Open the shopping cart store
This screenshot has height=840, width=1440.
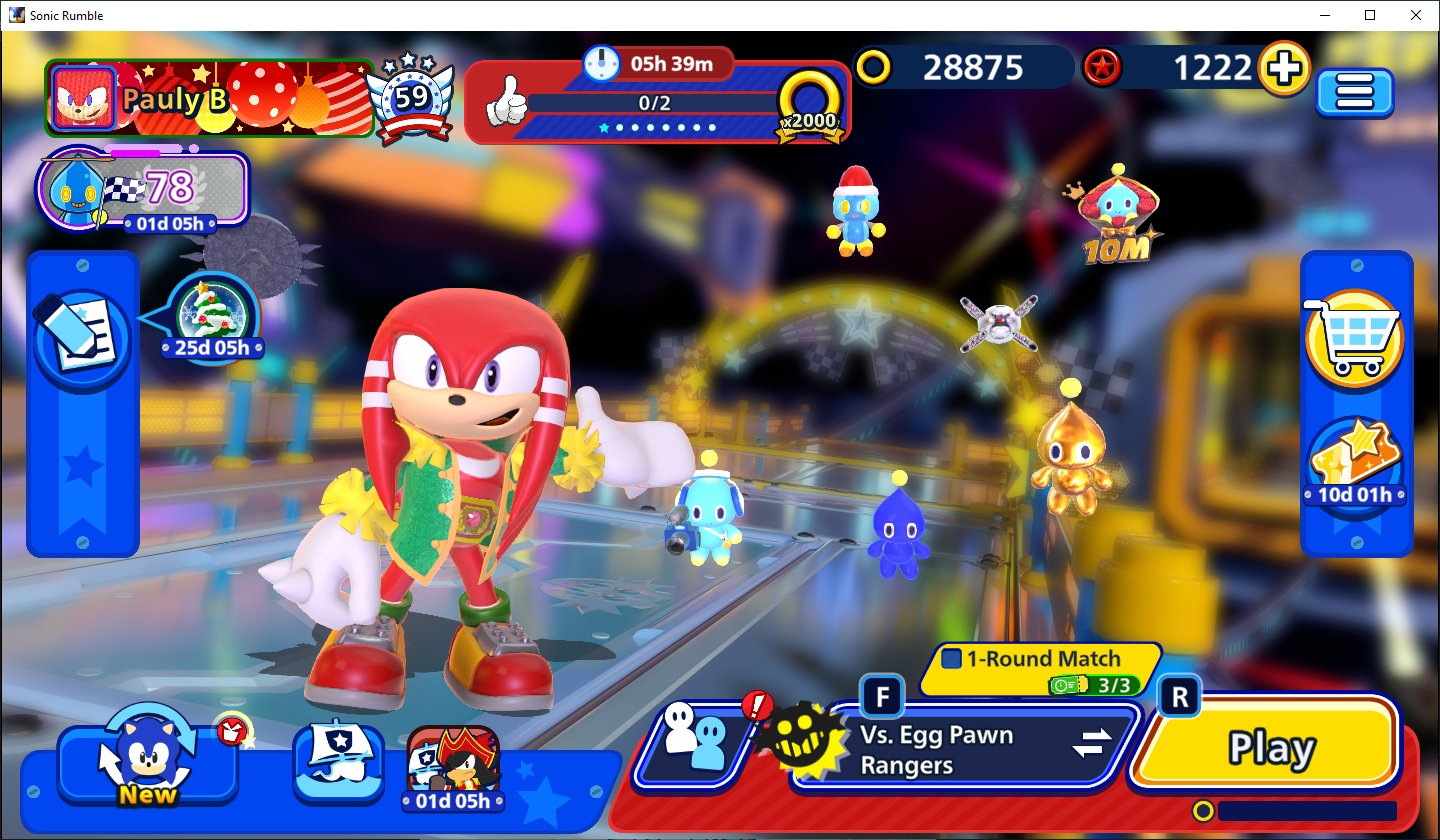1354,338
